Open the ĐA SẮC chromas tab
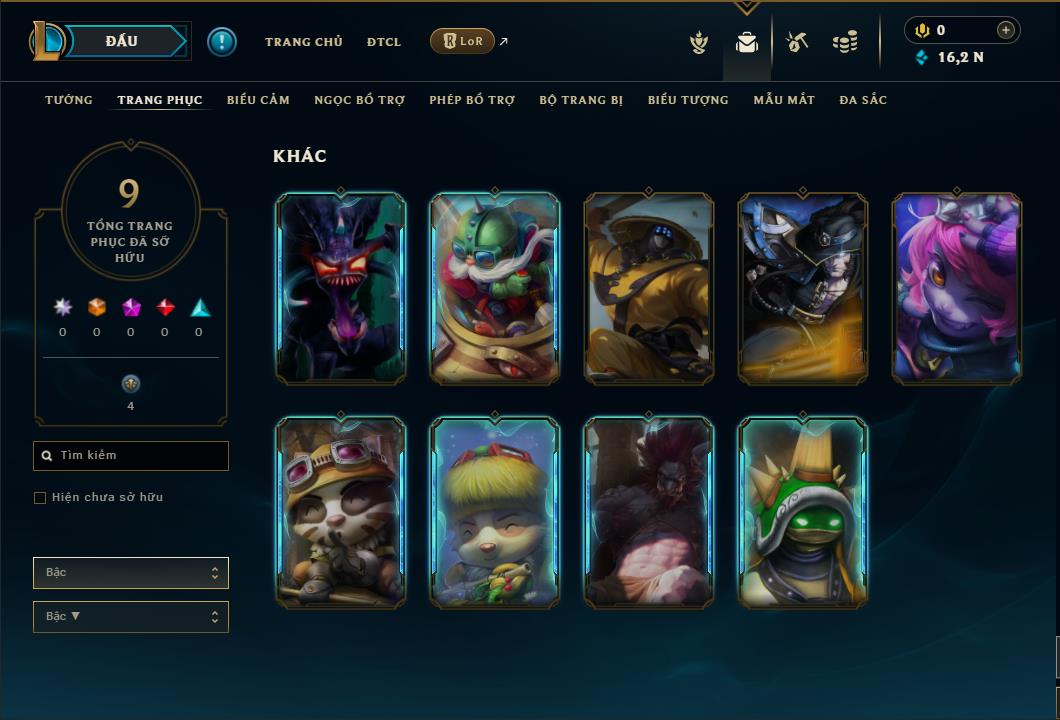This screenshot has height=720, width=1060. (x=863, y=100)
